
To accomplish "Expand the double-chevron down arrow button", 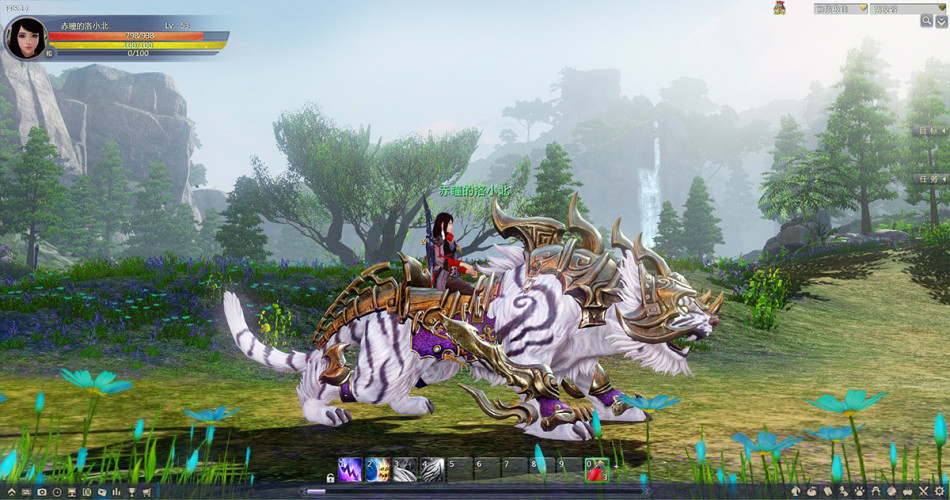I will [x=942, y=20].
